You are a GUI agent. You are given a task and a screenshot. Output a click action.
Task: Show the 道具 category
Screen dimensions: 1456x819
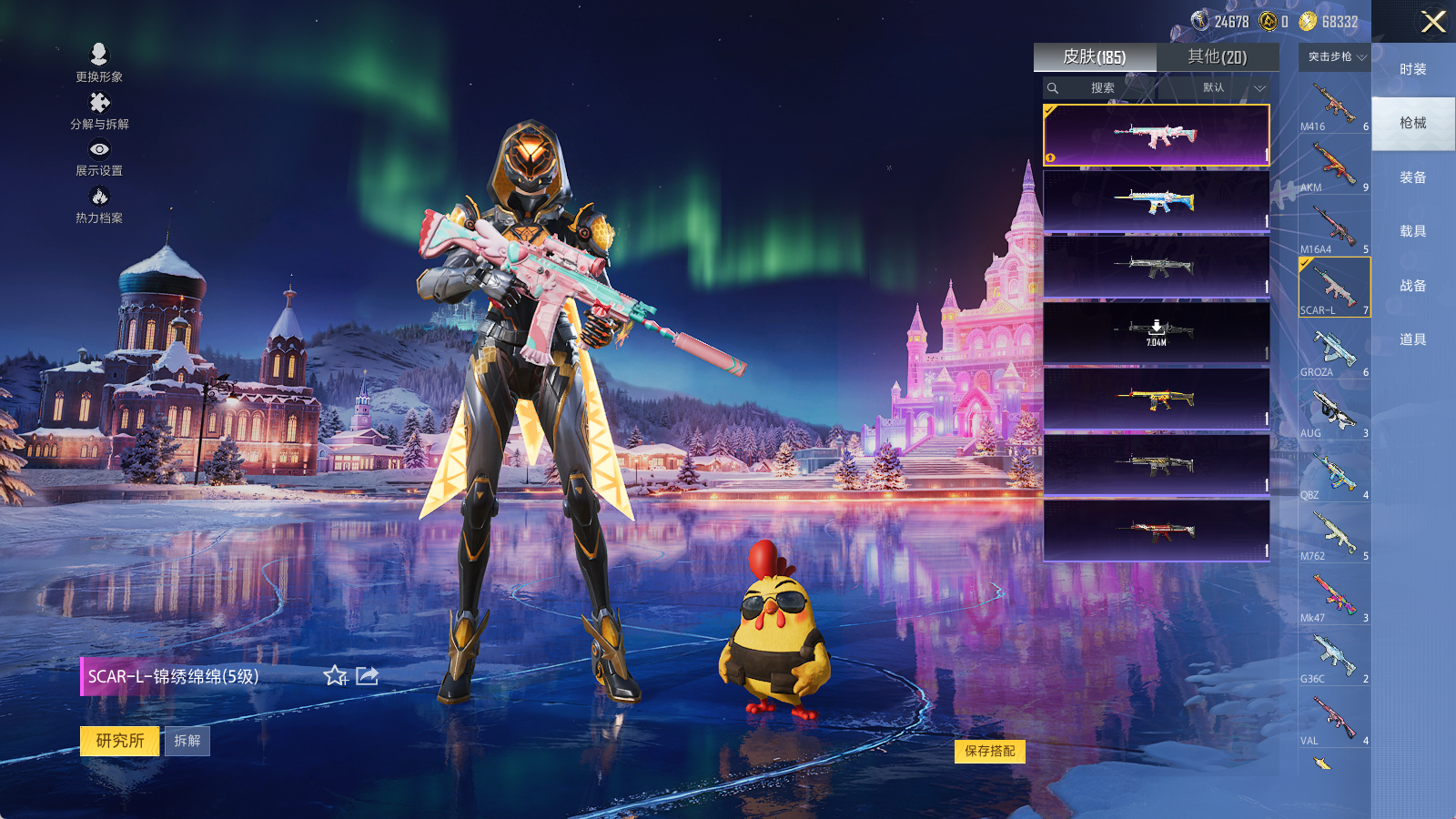point(1412,339)
